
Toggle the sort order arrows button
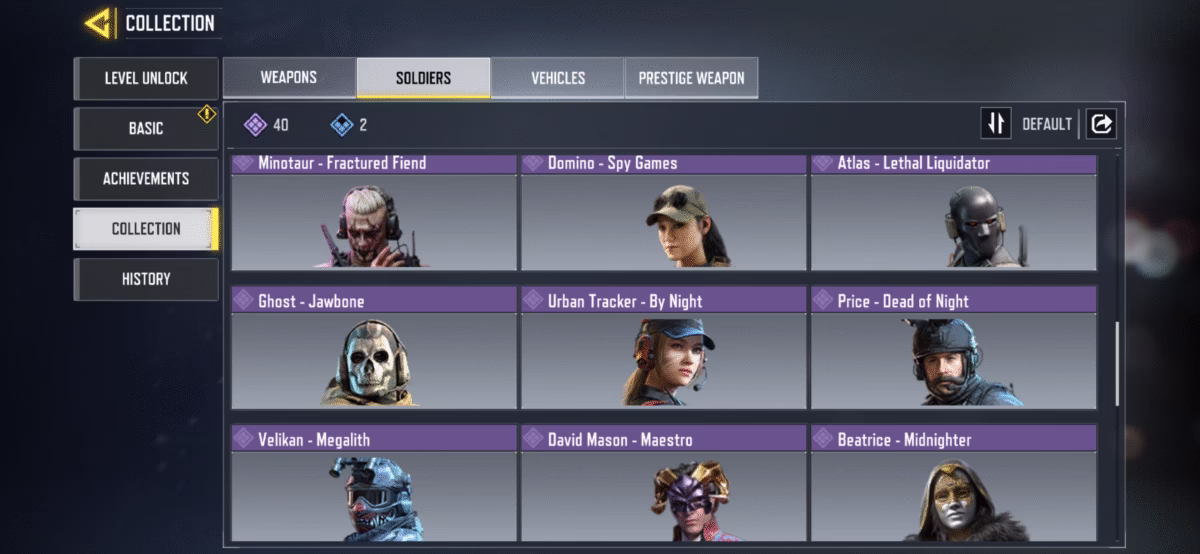click(996, 124)
